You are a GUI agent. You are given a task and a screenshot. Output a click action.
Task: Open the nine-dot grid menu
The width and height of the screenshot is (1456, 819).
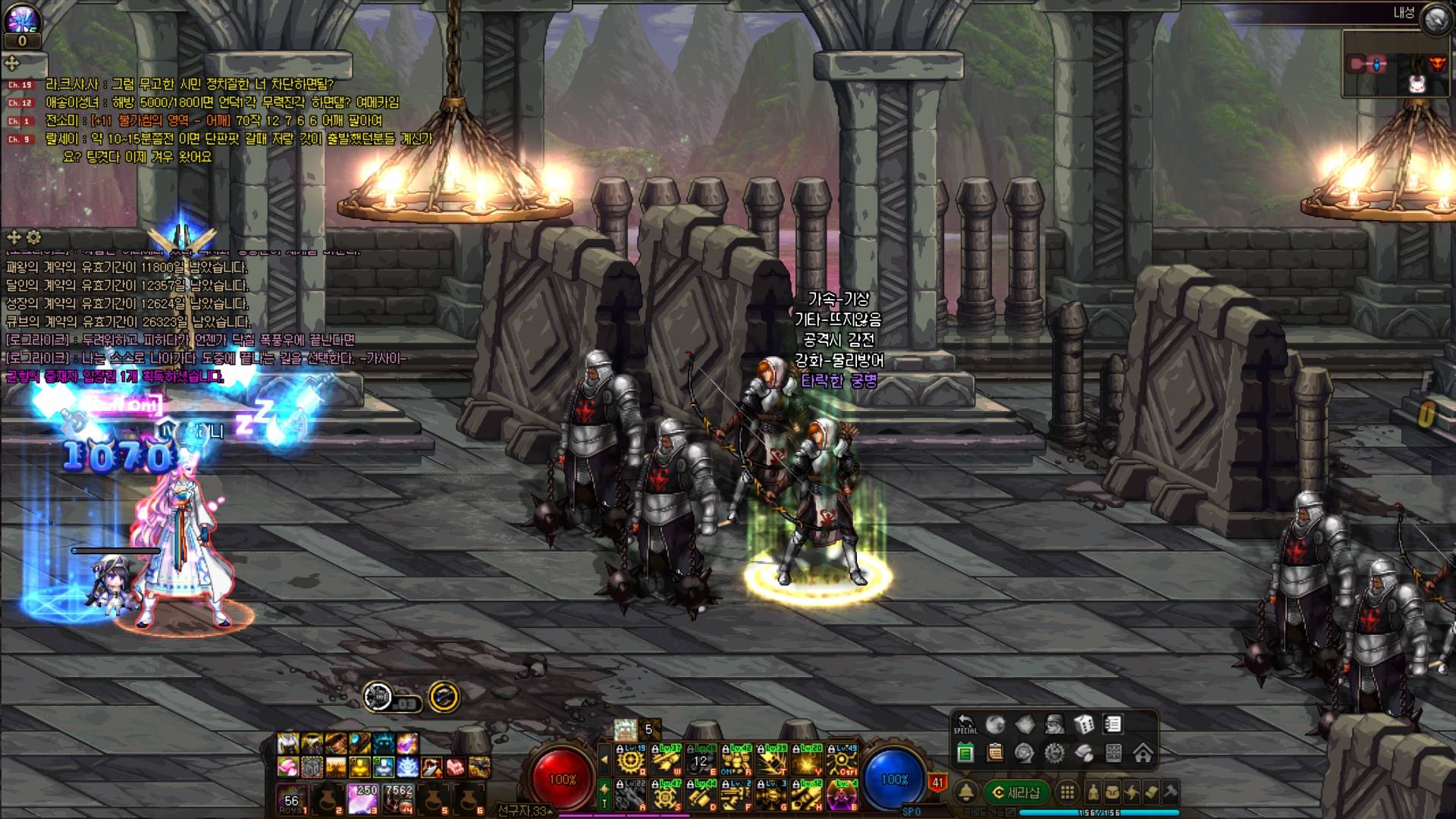click(x=1067, y=792)
